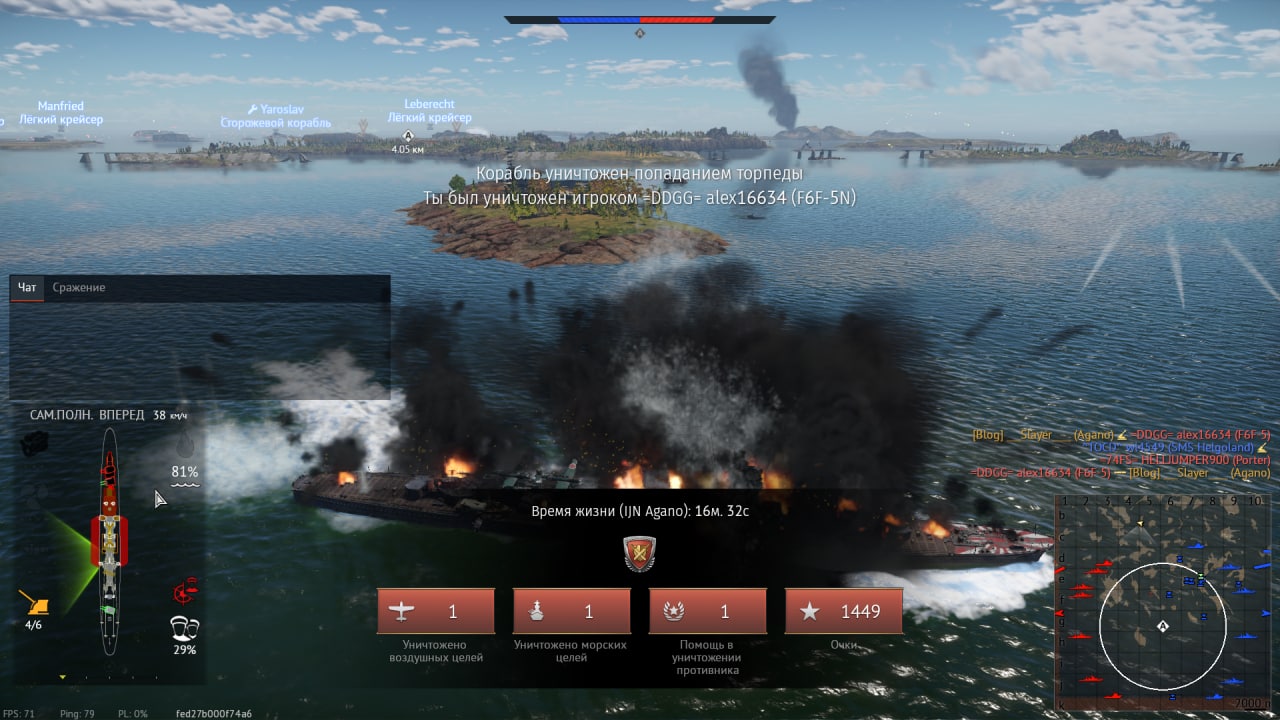Image resolution: width=1280 pixels, height=720 pixels.
Task: Click the chat message area
Action: coord(200,350)
